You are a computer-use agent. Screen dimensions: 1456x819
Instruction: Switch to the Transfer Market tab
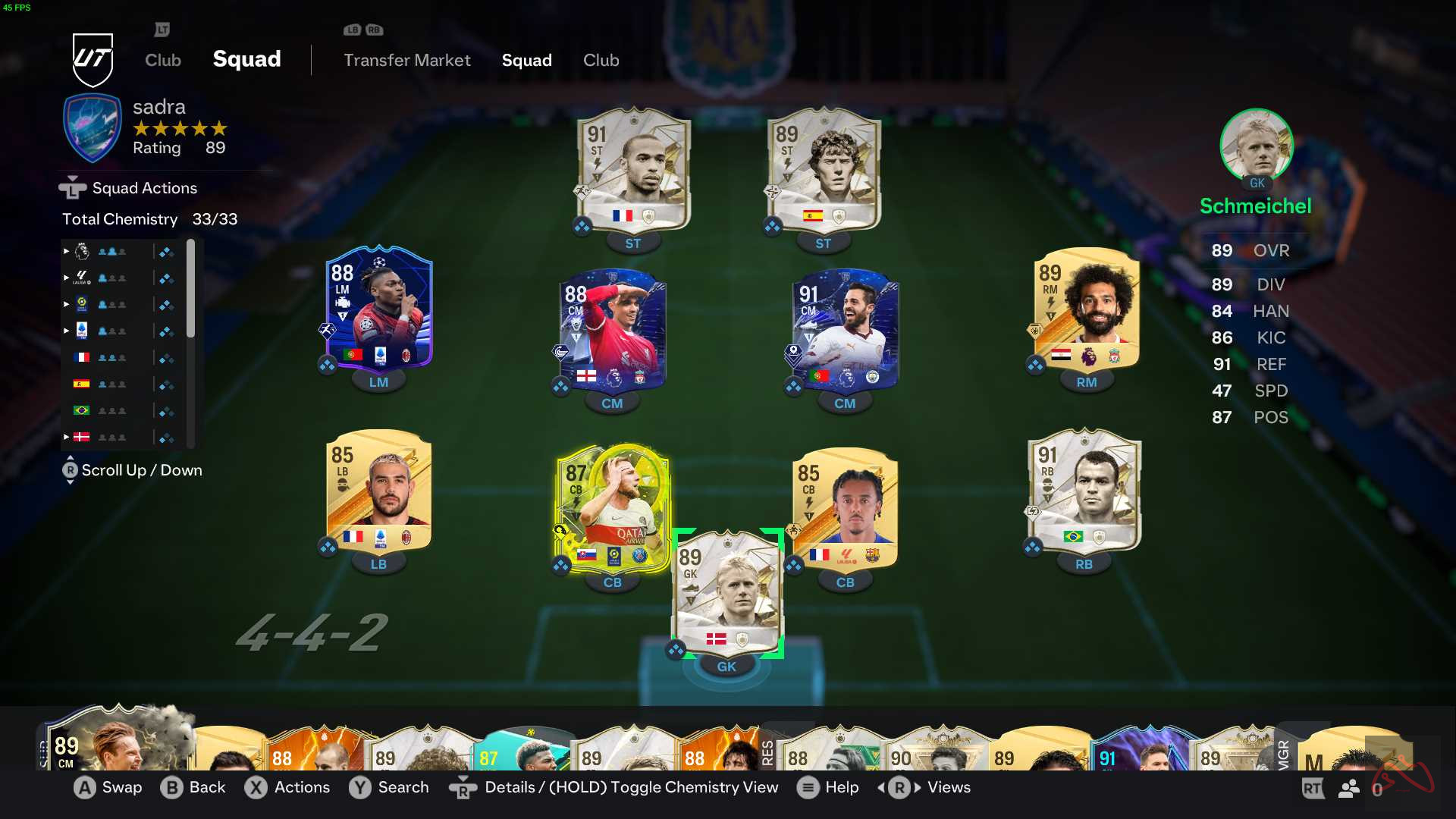point(407,60)
